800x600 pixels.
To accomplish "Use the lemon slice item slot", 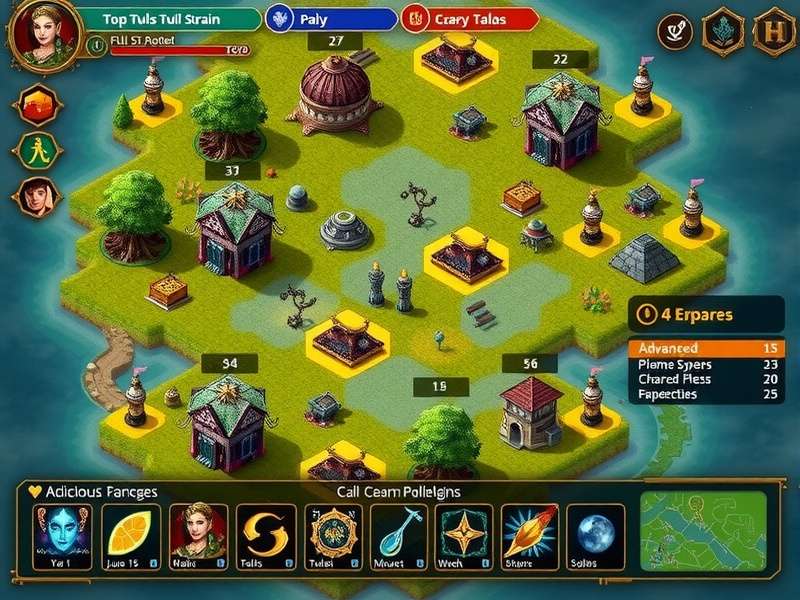I will pos(130,536).
